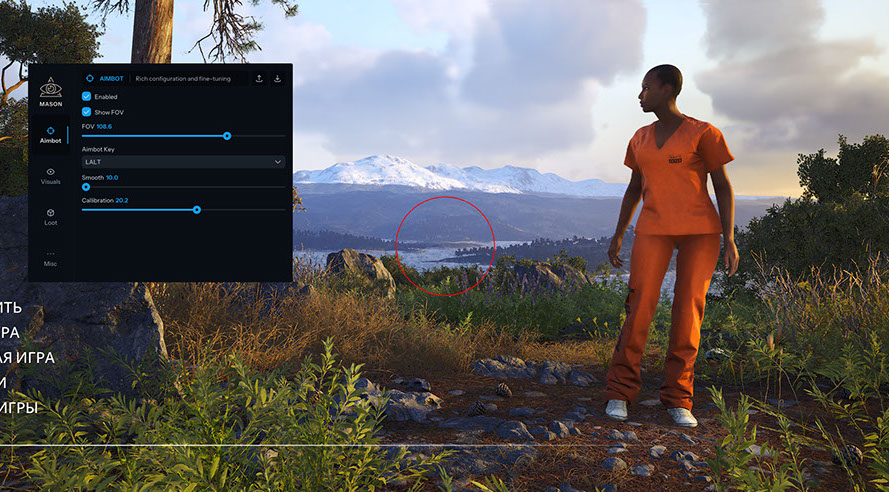The image size is (889, 492).
Task: Open the Loot tab
Action: click(50, 216)
